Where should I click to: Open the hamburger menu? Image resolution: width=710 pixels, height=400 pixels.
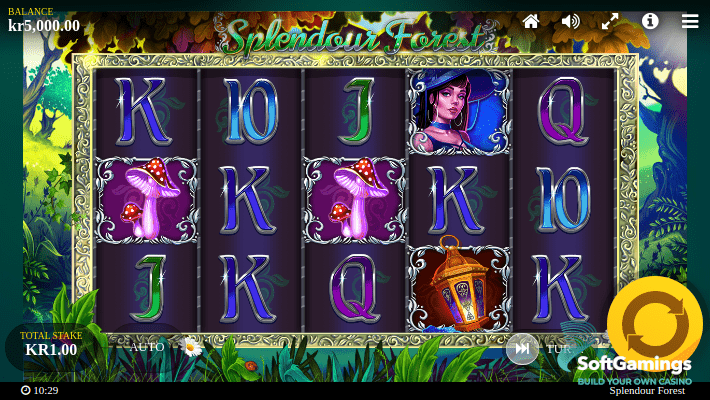pos(690,21)
